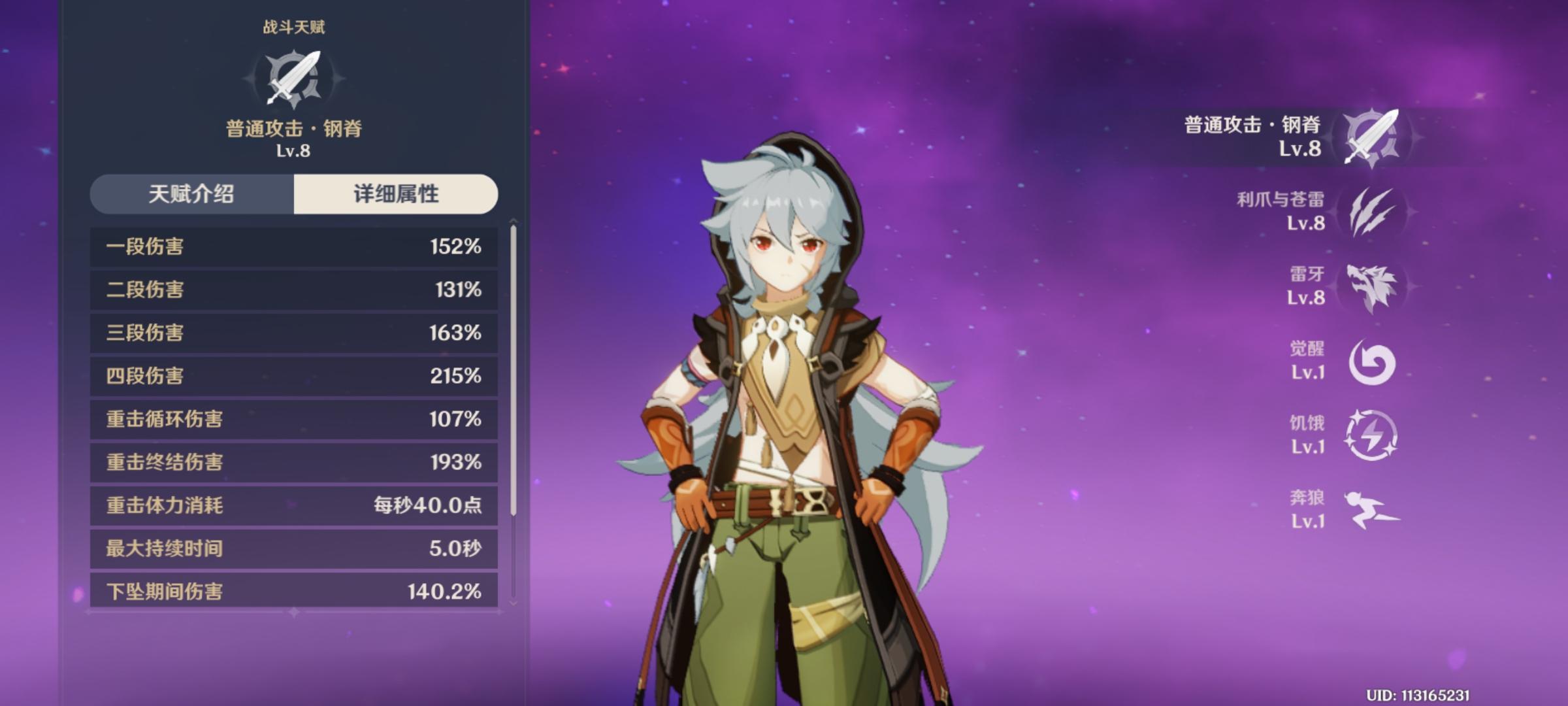Click the 一段伤害 attribute row
The height and width of the screenshot is (706, 1568).
point(293,246)
